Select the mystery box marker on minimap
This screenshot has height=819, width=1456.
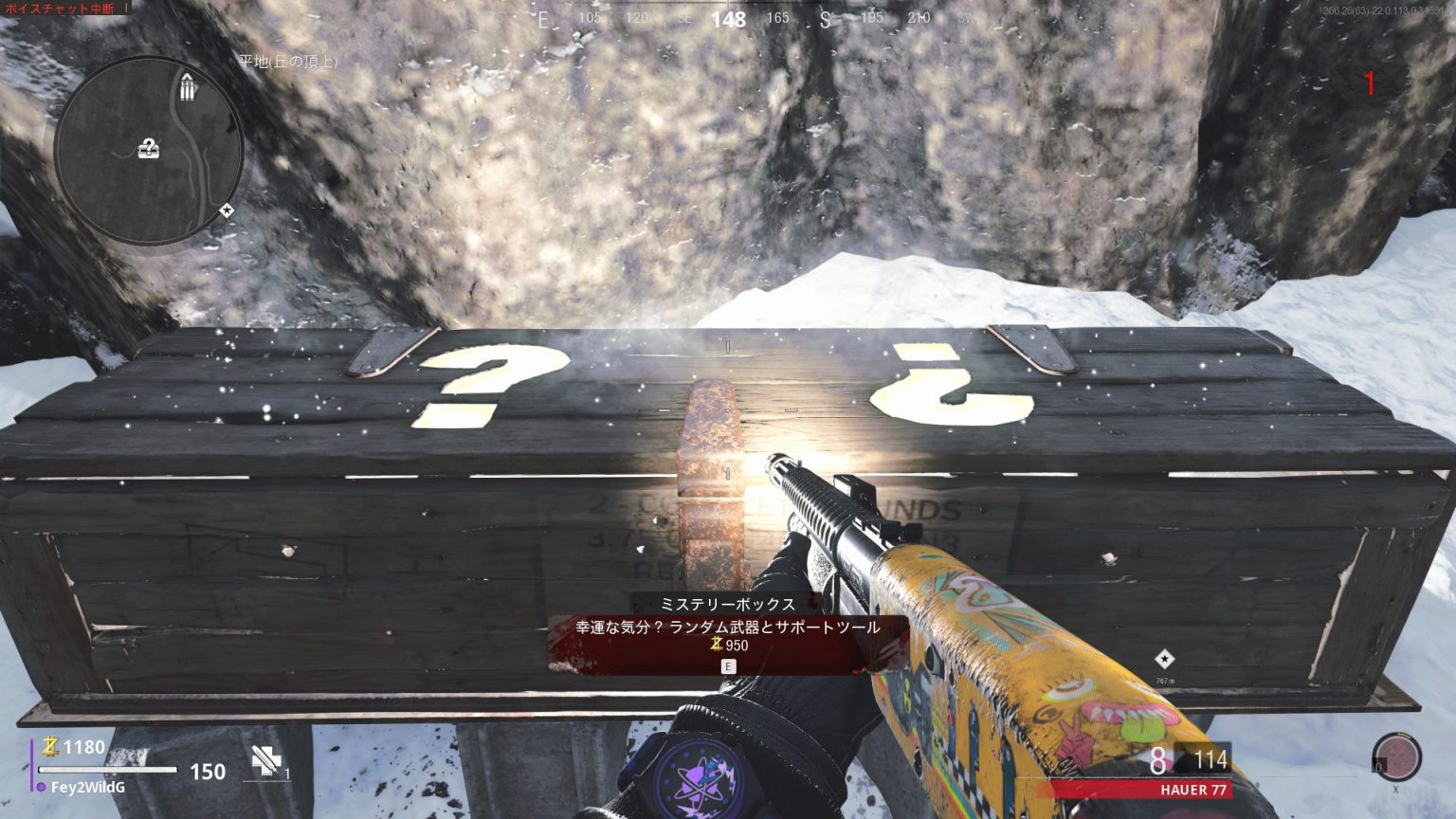(x=149, y=147)
